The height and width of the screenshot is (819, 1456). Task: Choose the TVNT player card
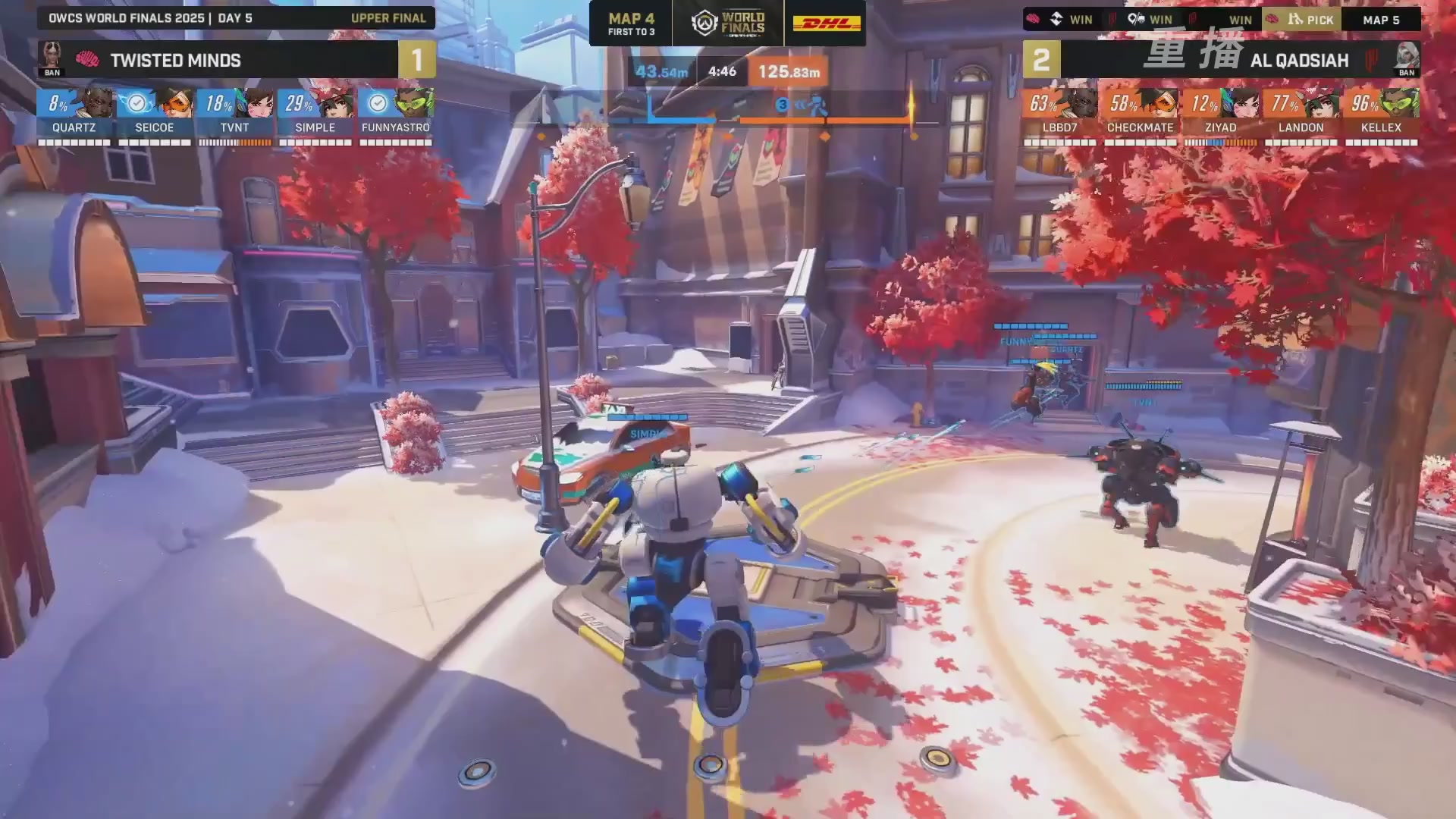click(235, 114)
